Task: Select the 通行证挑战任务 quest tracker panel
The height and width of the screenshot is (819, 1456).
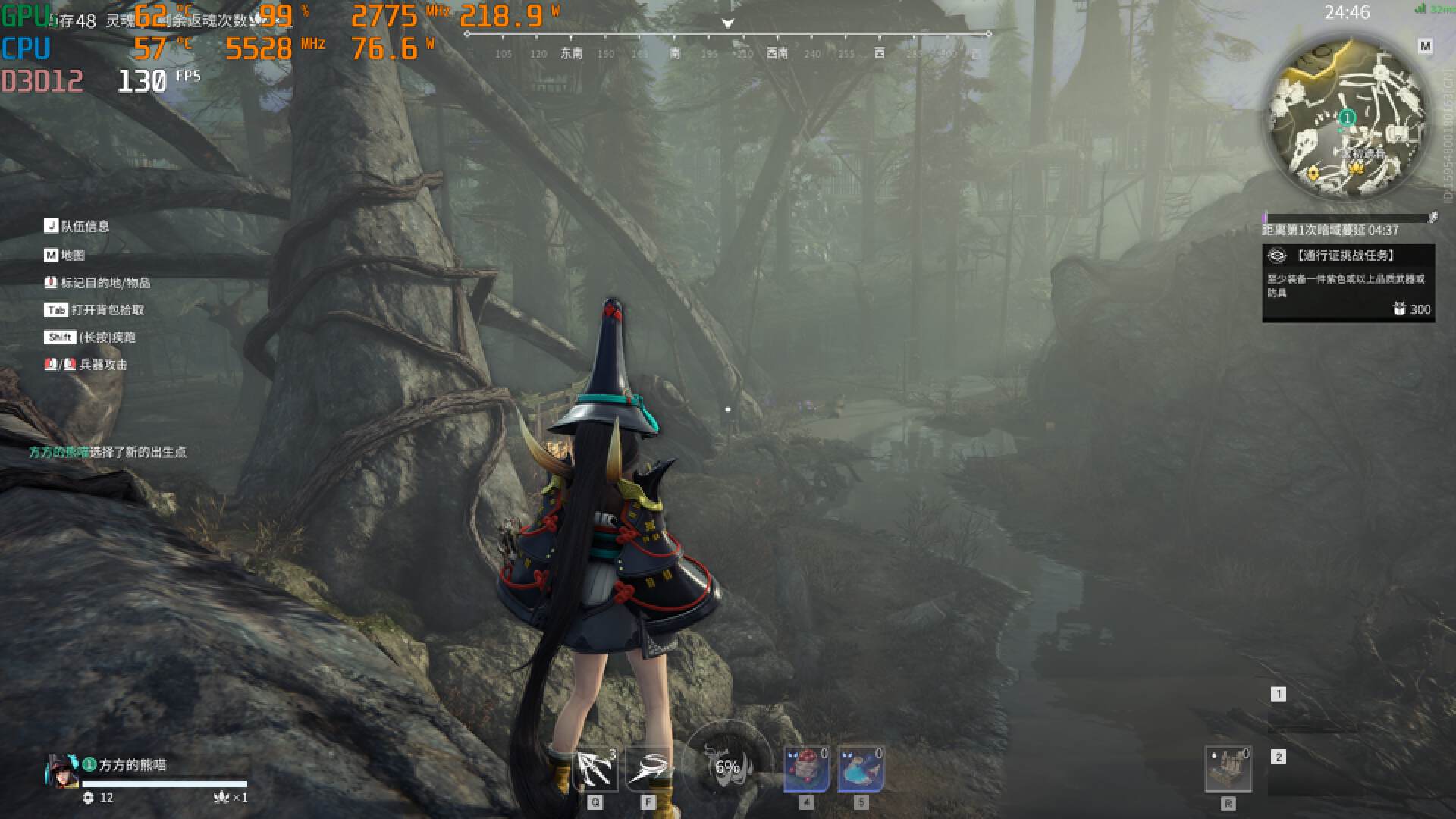Action: 1348,282
